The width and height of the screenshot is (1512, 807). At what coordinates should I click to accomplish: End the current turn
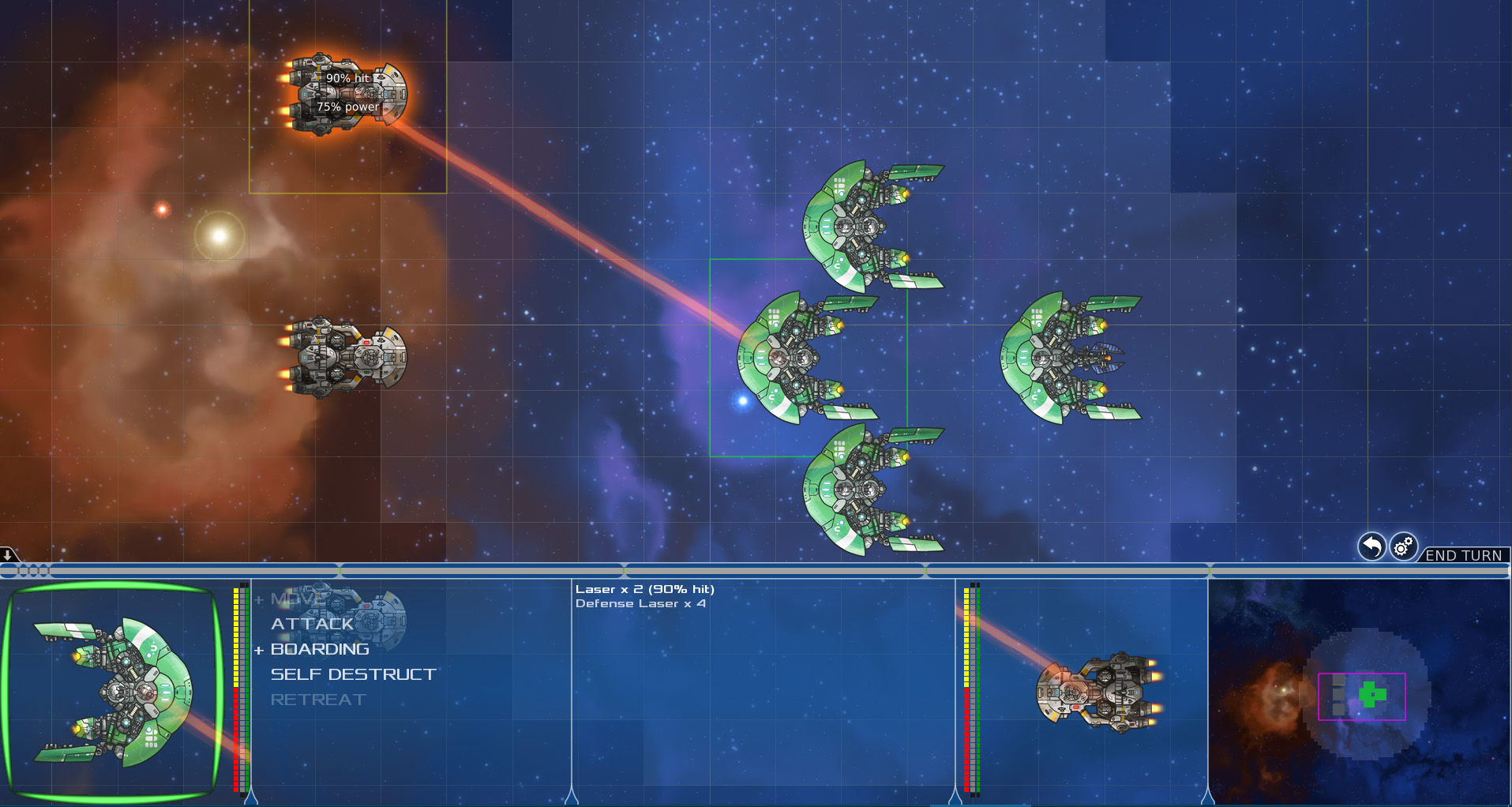coord(1463,555)
